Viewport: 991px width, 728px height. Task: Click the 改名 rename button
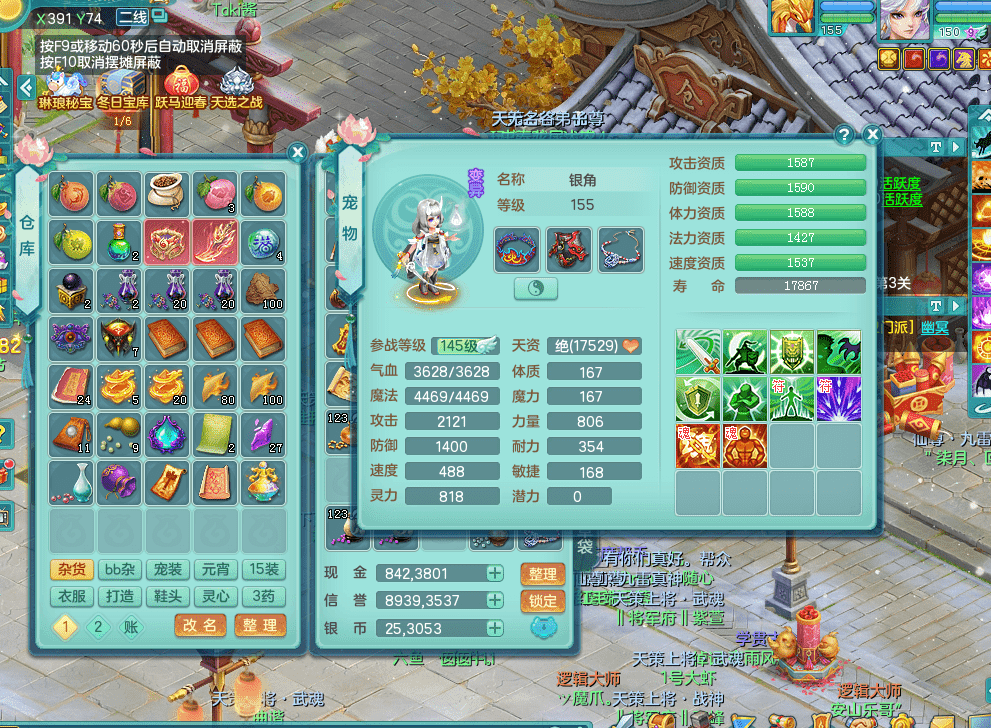click(200, 625)
